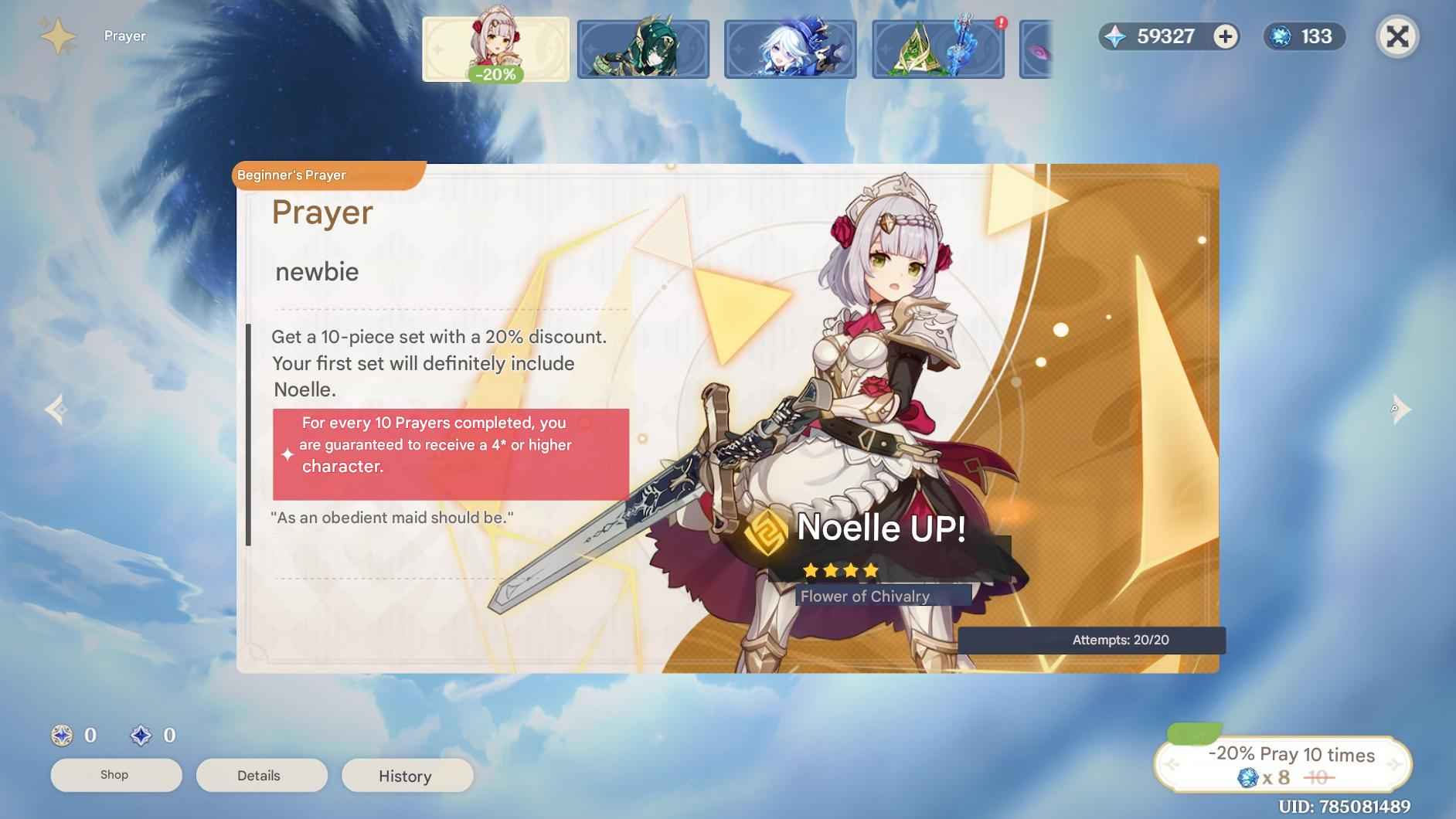This screenshot has height=819, width=1456.
Task: View the banner Details
Action: (261, 775)
